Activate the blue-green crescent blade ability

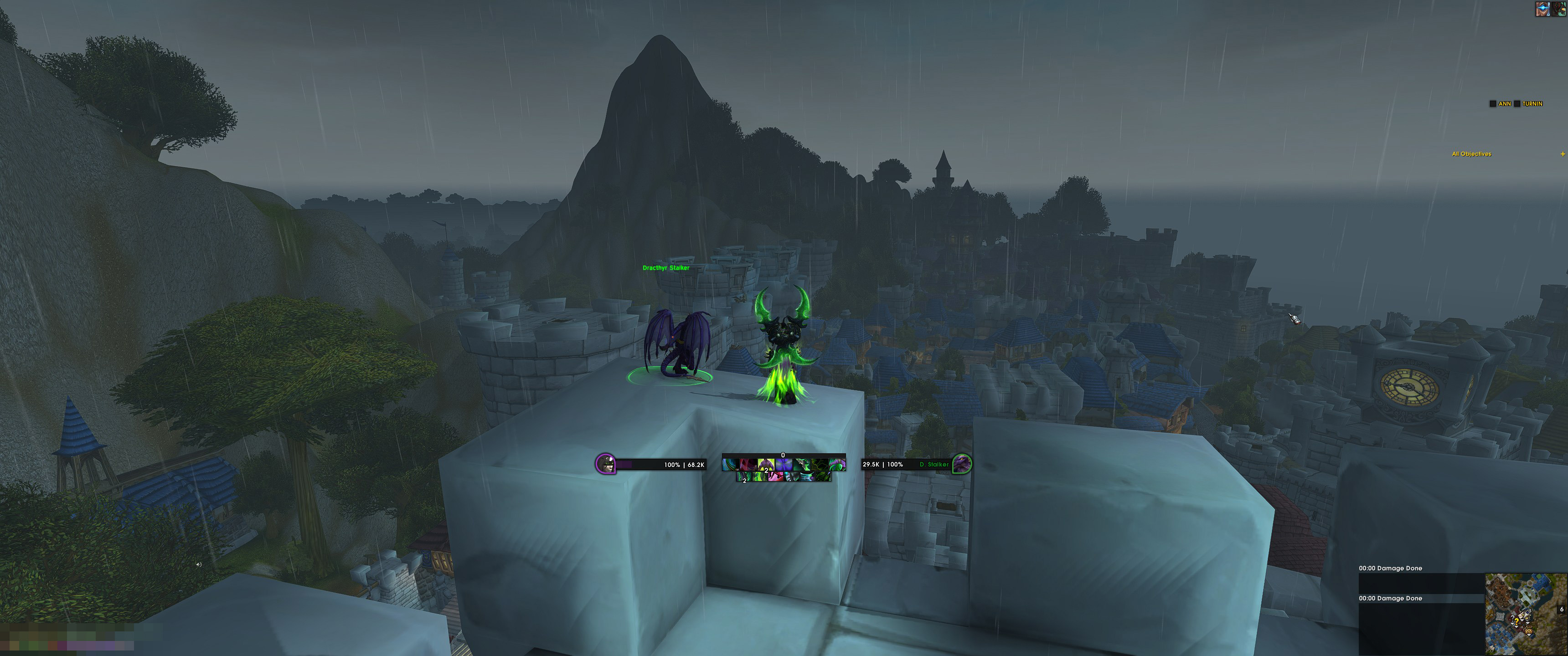[731, 465]
